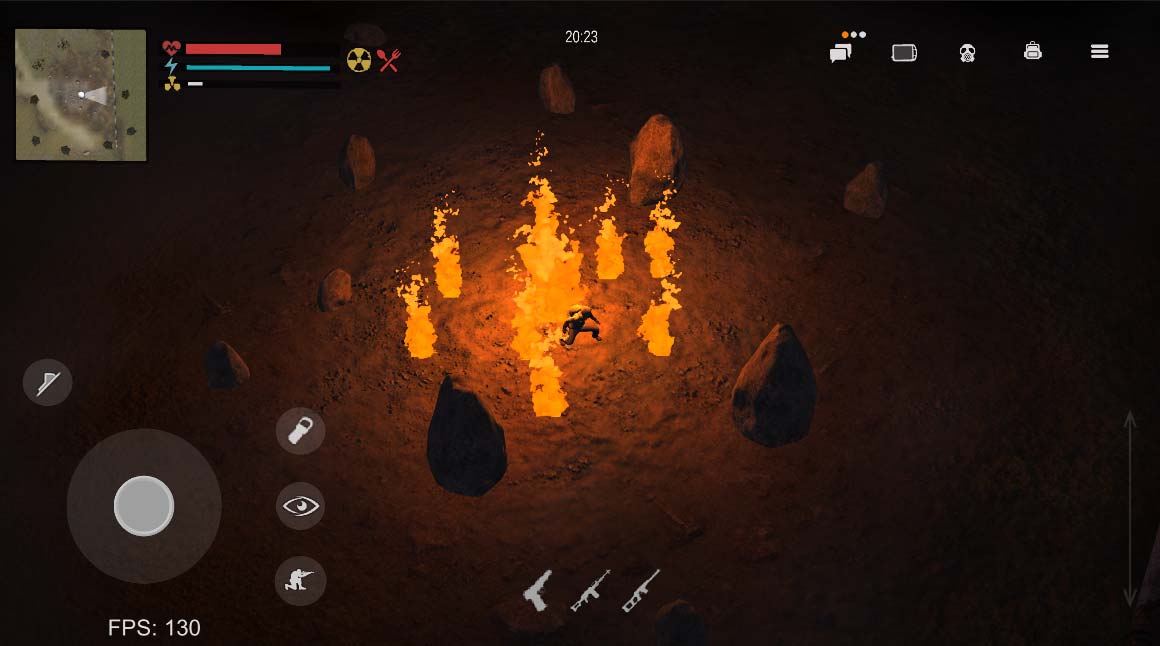Open the chat speech bubbles icon

pos(840,53)
